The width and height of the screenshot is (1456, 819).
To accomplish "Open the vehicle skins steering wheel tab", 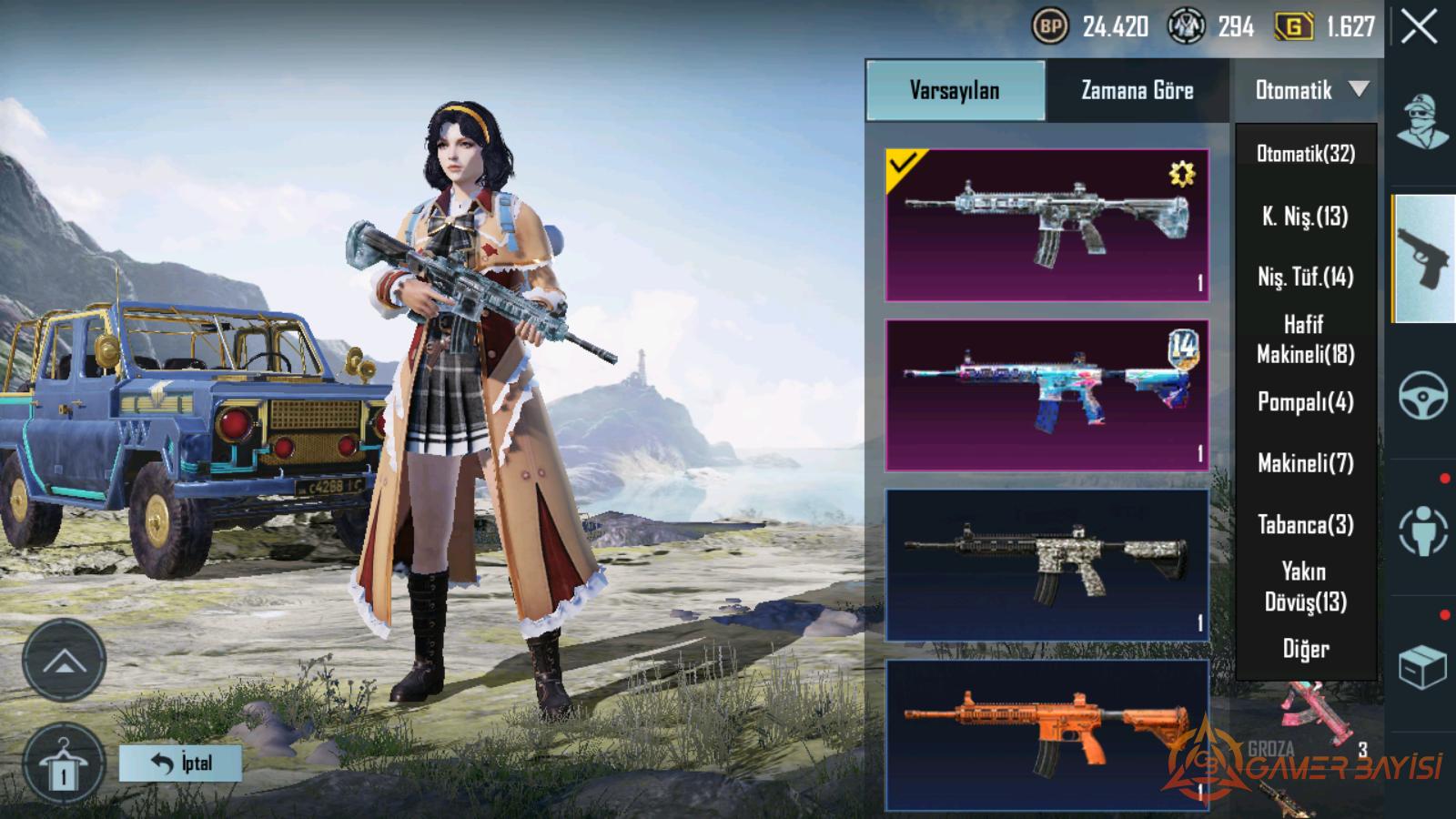I will point(1422,395).
